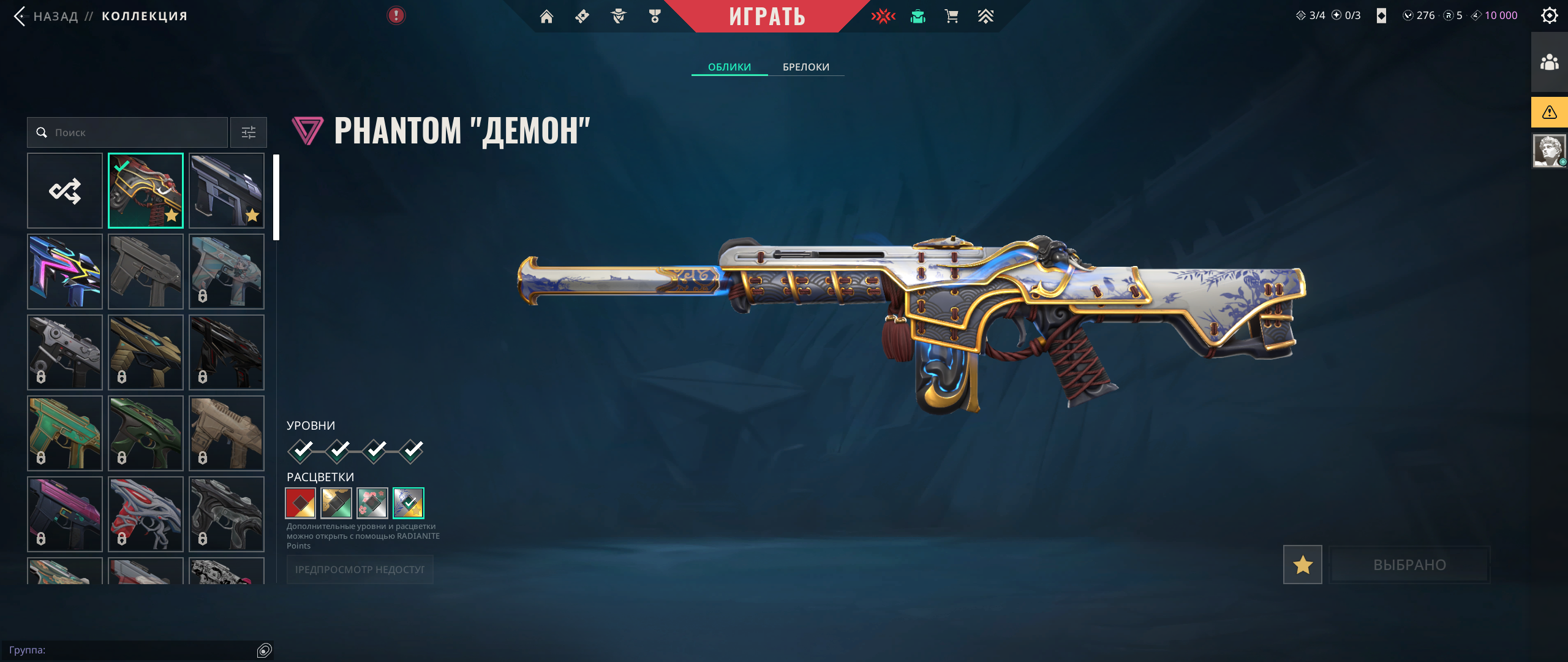Click the red ИГРАТЬ play button
This screenshot has width=1568, height=662.
click(766, 17)
